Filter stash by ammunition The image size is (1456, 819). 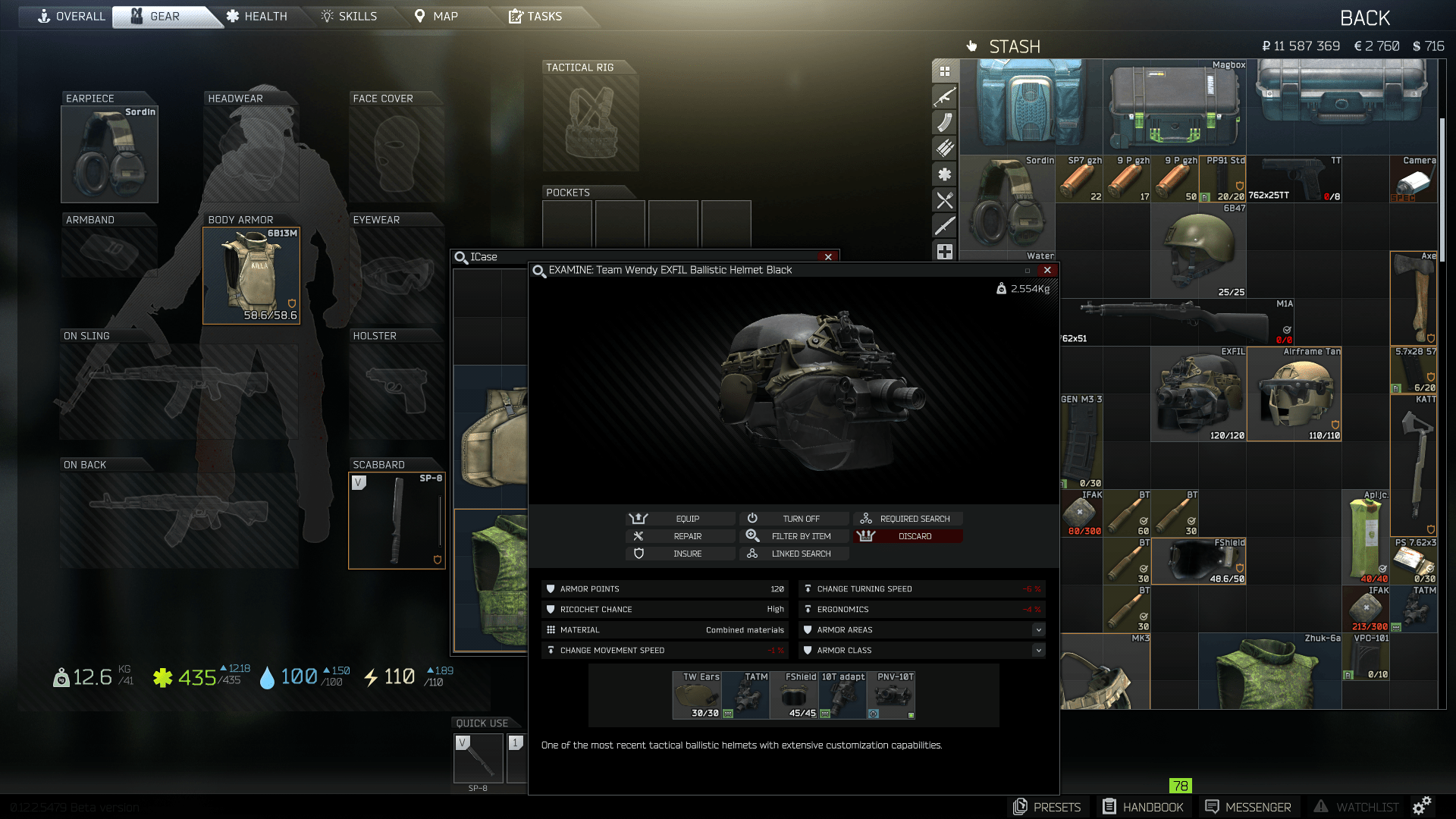pos(944,147)
